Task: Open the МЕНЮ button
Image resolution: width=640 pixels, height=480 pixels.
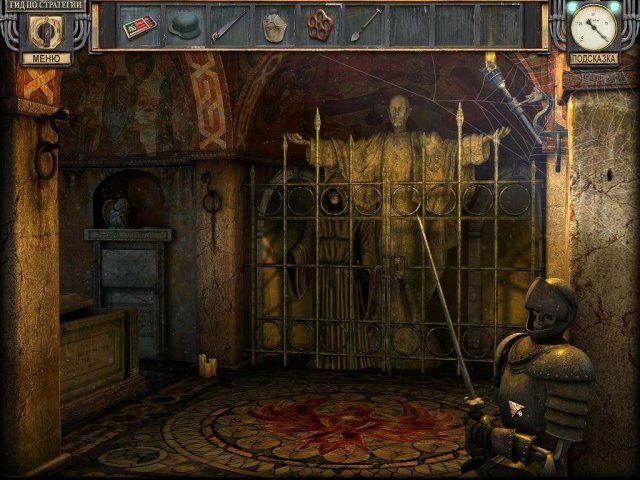Action: [x=45, y=59]
